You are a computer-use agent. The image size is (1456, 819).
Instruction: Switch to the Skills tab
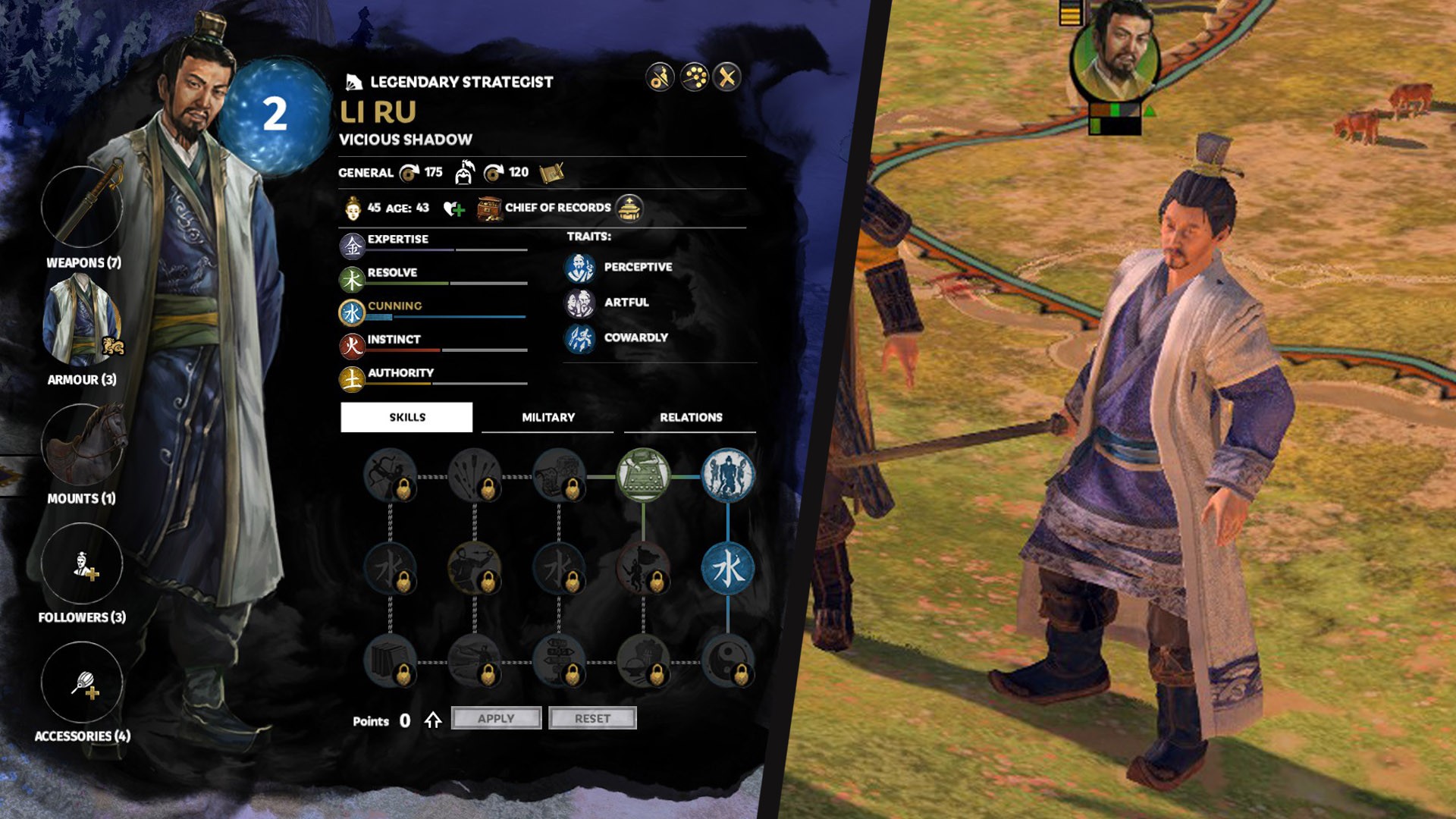point(406,417)
